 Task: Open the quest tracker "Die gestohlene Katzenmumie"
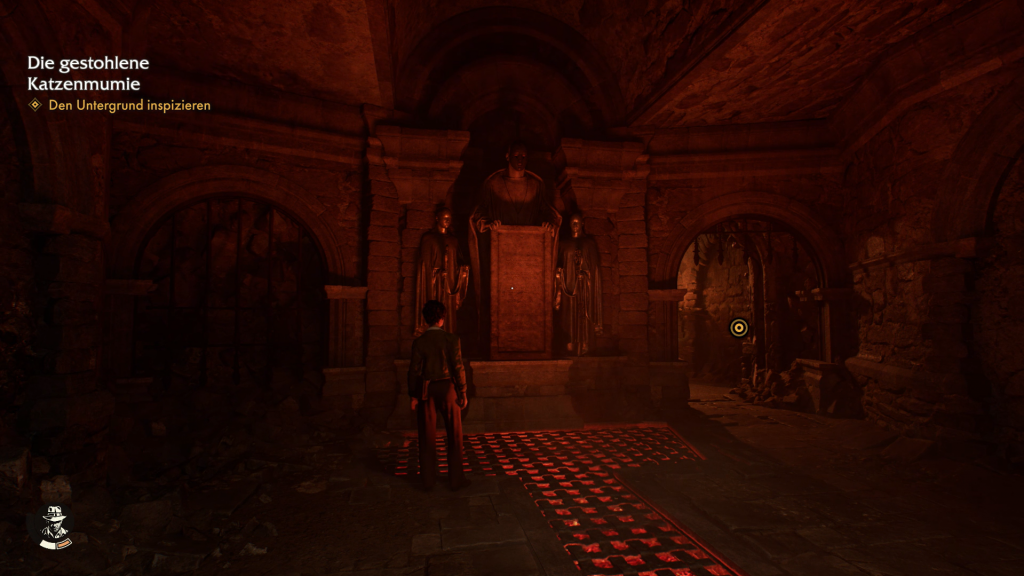(88, 73)
